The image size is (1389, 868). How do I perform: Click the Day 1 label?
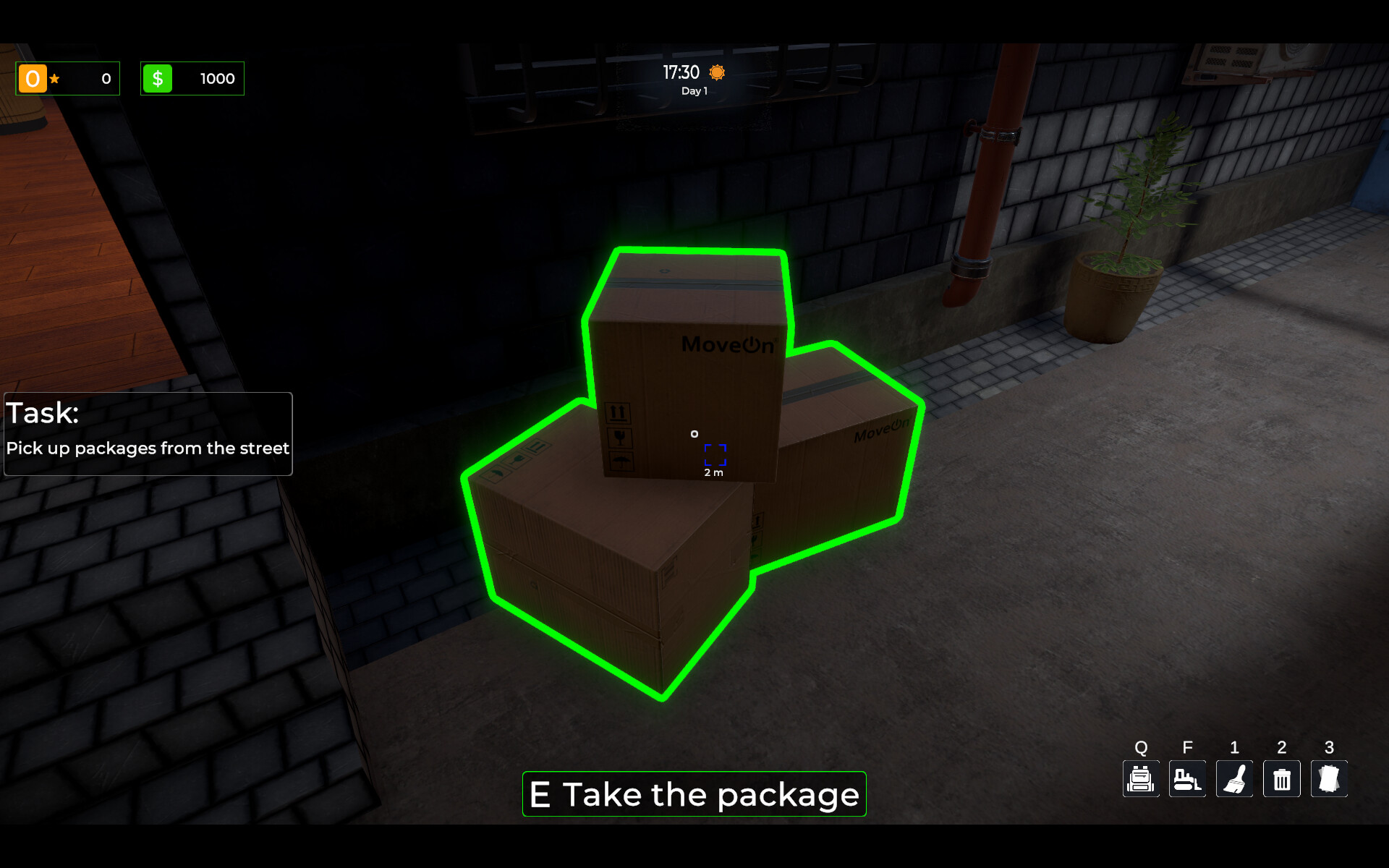[693, 90]
